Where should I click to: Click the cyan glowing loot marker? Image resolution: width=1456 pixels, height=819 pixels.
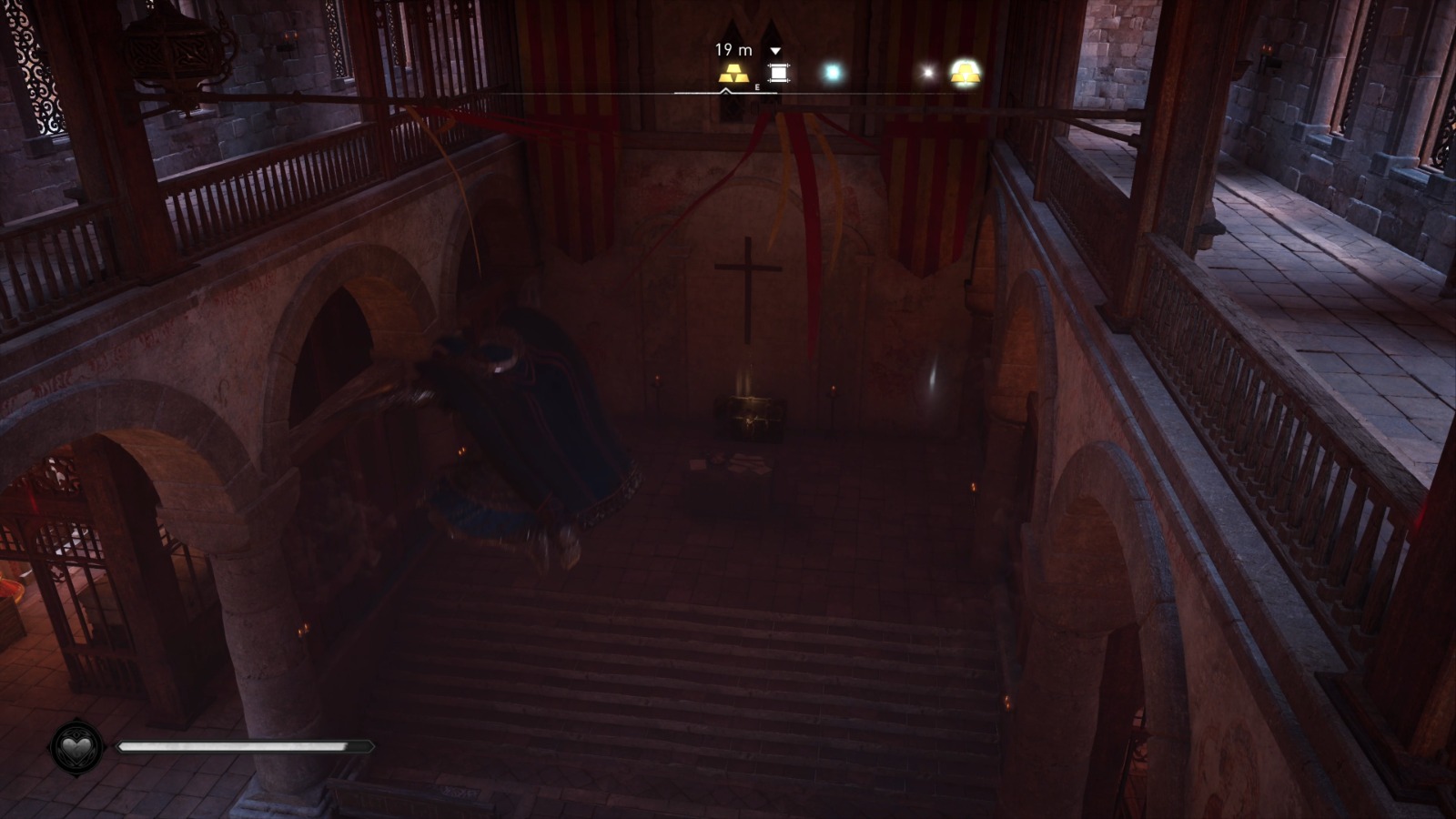833,70
